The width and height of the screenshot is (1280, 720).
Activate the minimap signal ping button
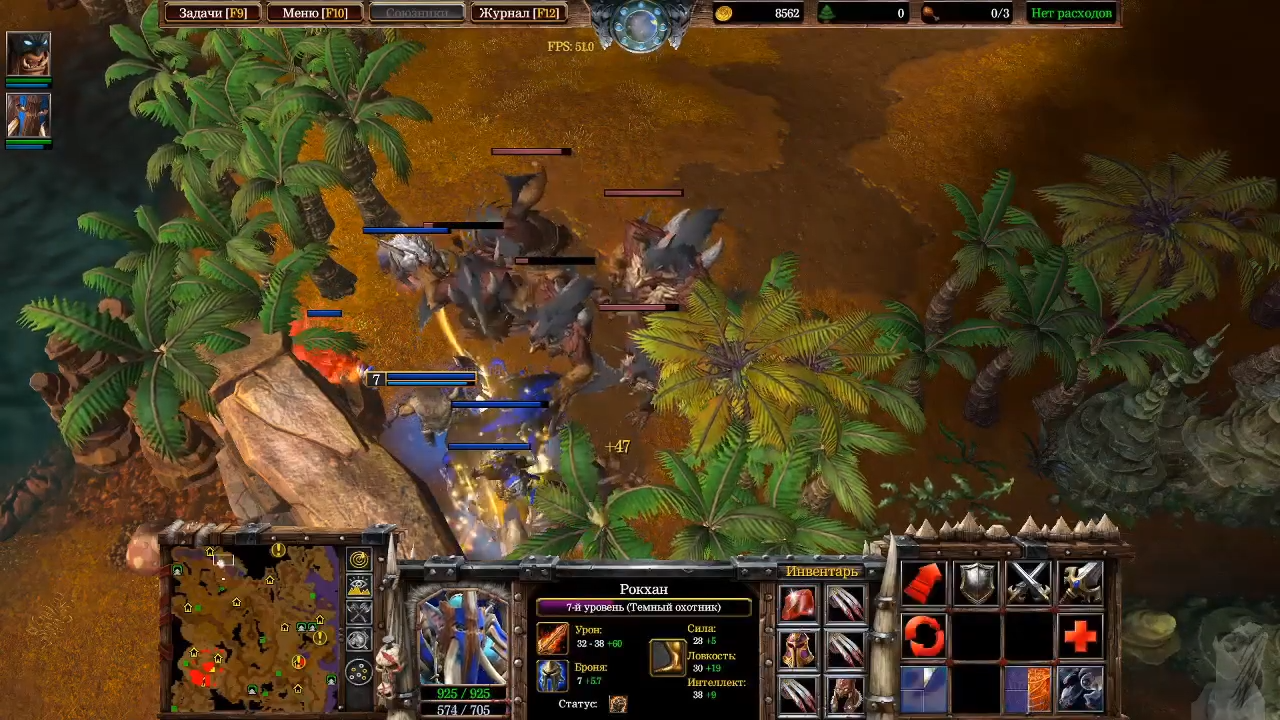coord(359,560)
